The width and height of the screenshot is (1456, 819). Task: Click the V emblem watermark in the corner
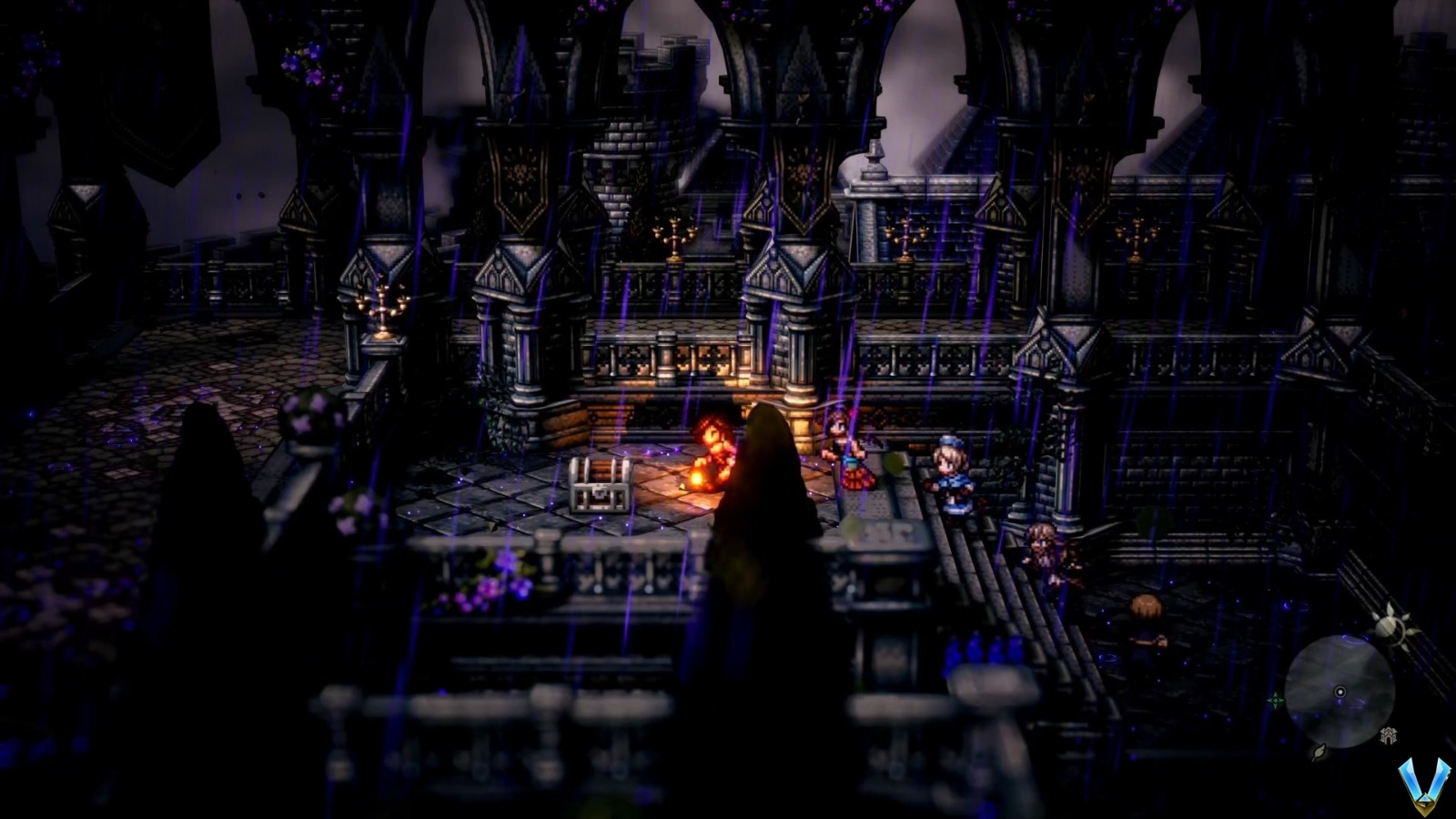(1424, 784)
